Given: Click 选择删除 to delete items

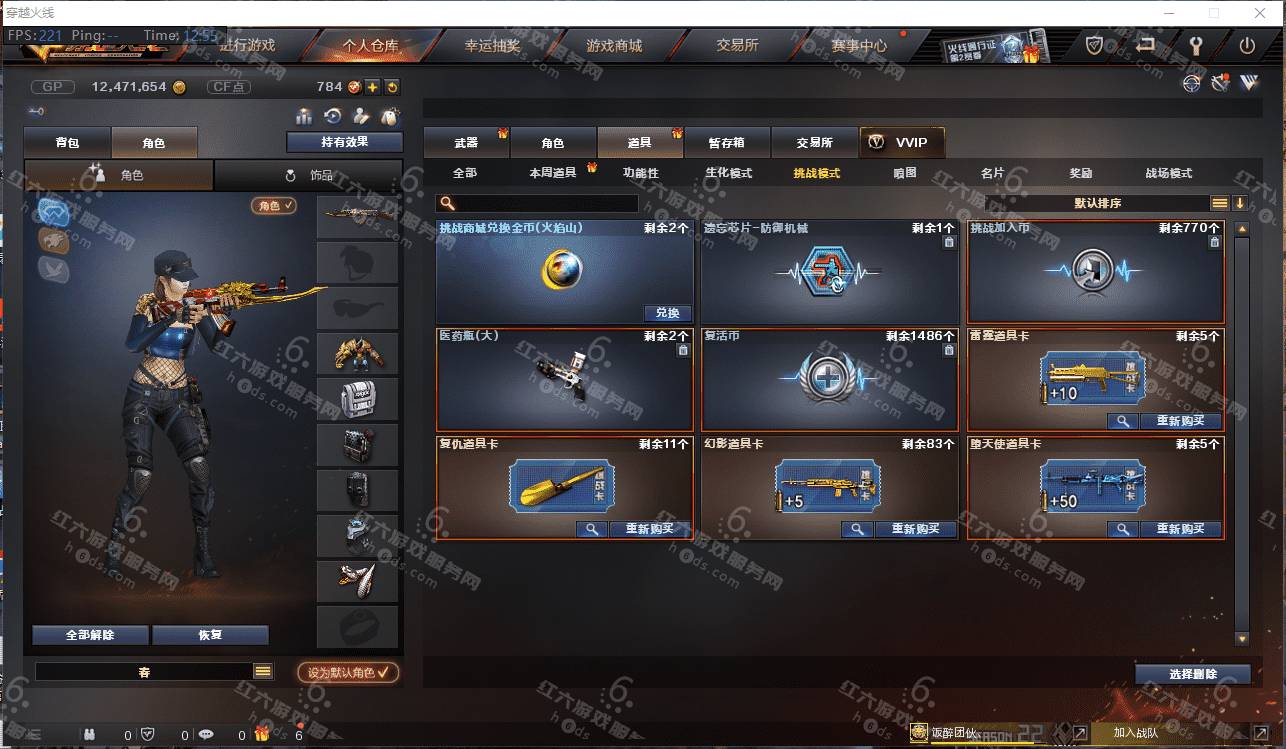Looking at the screenshot, I should (x=1192, y=674).
